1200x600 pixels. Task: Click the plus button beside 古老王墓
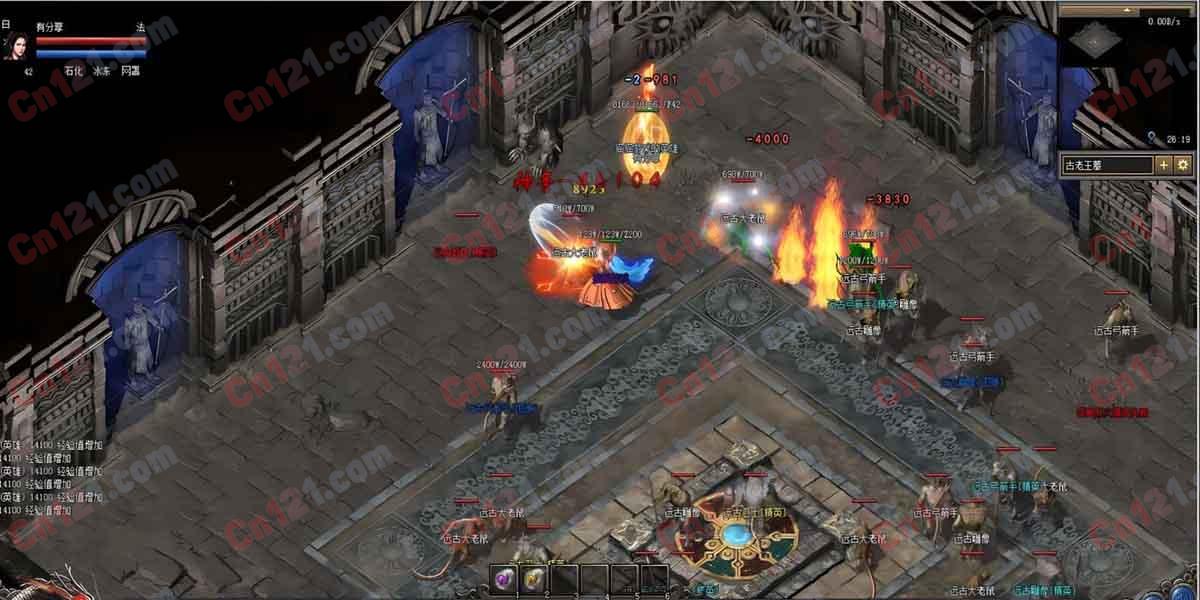coord(1165,165)
